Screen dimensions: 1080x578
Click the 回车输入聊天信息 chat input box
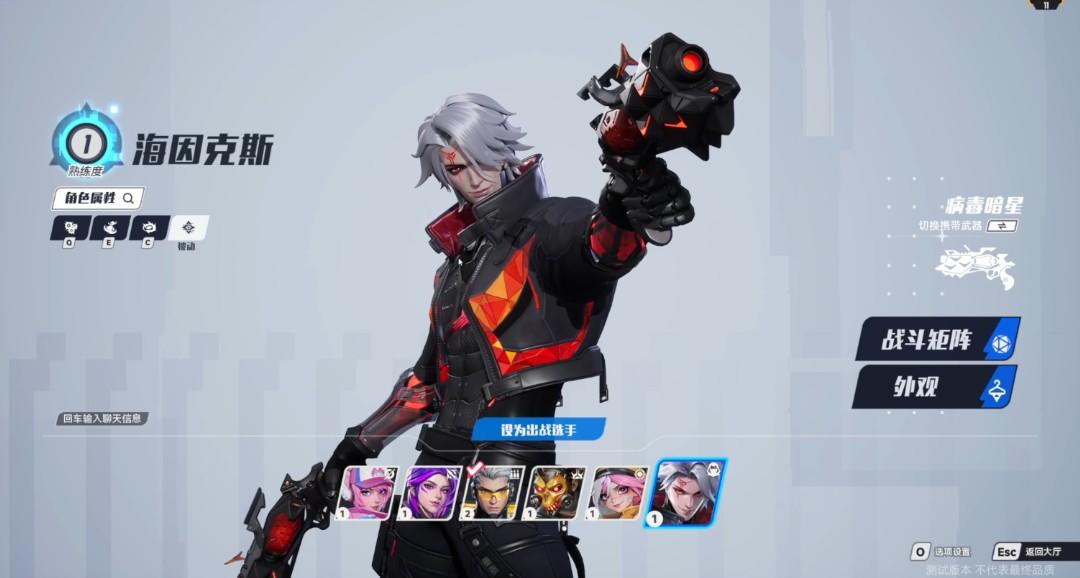[x=102, y=418]
